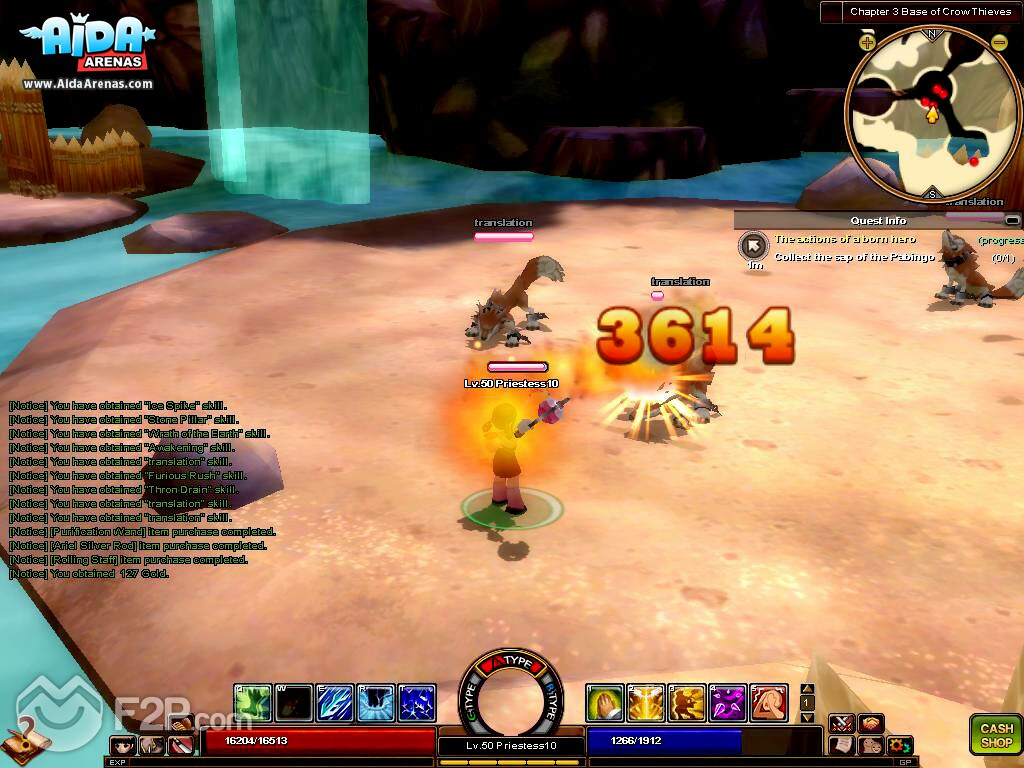Select the quest direction arrow icon
This screenshot has width=1024, height=768.
752,245
